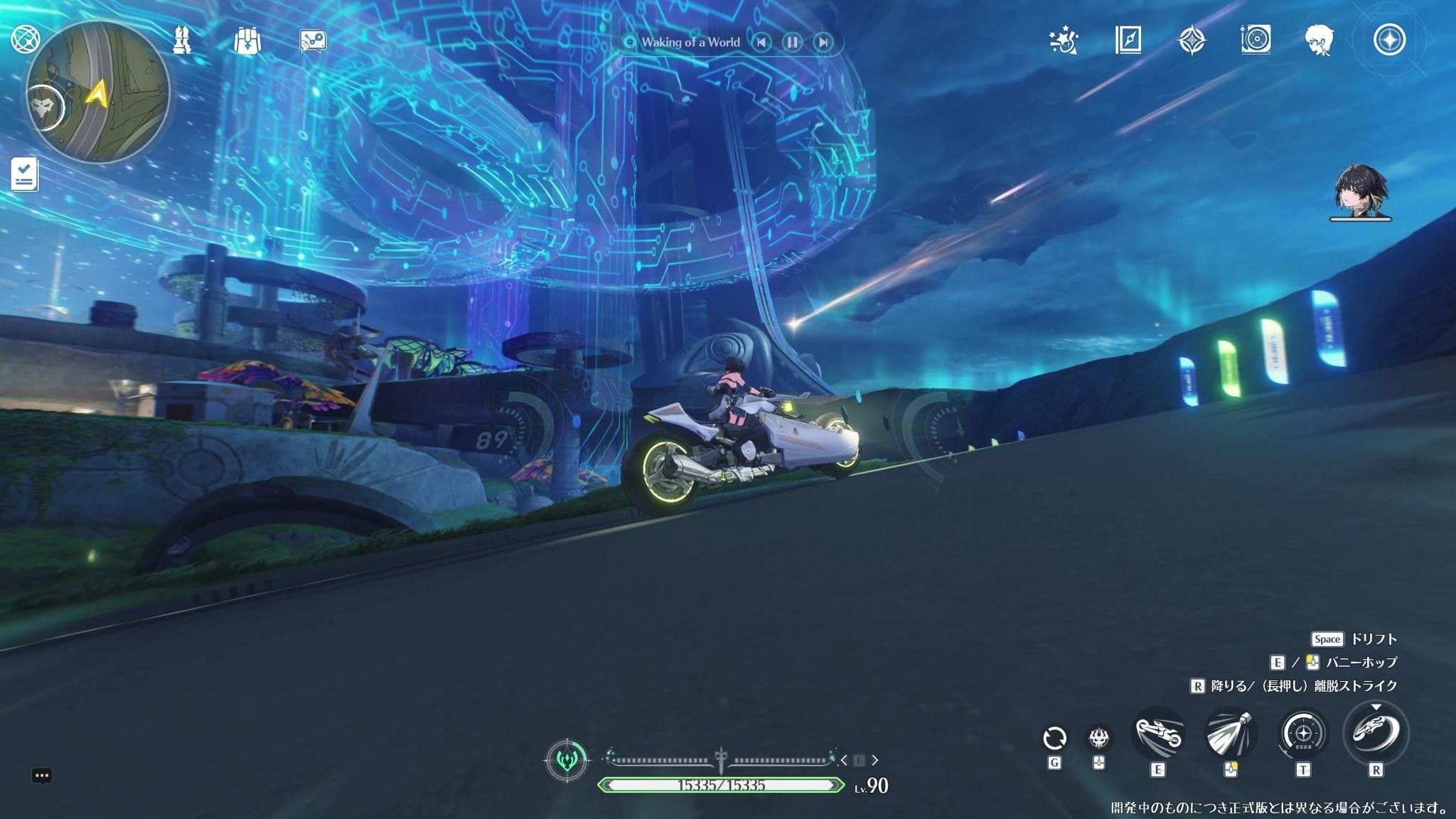Viewport: 1456px width, 819px height.
Task: Skip to the next music track
Action: (x=823, y=43)
